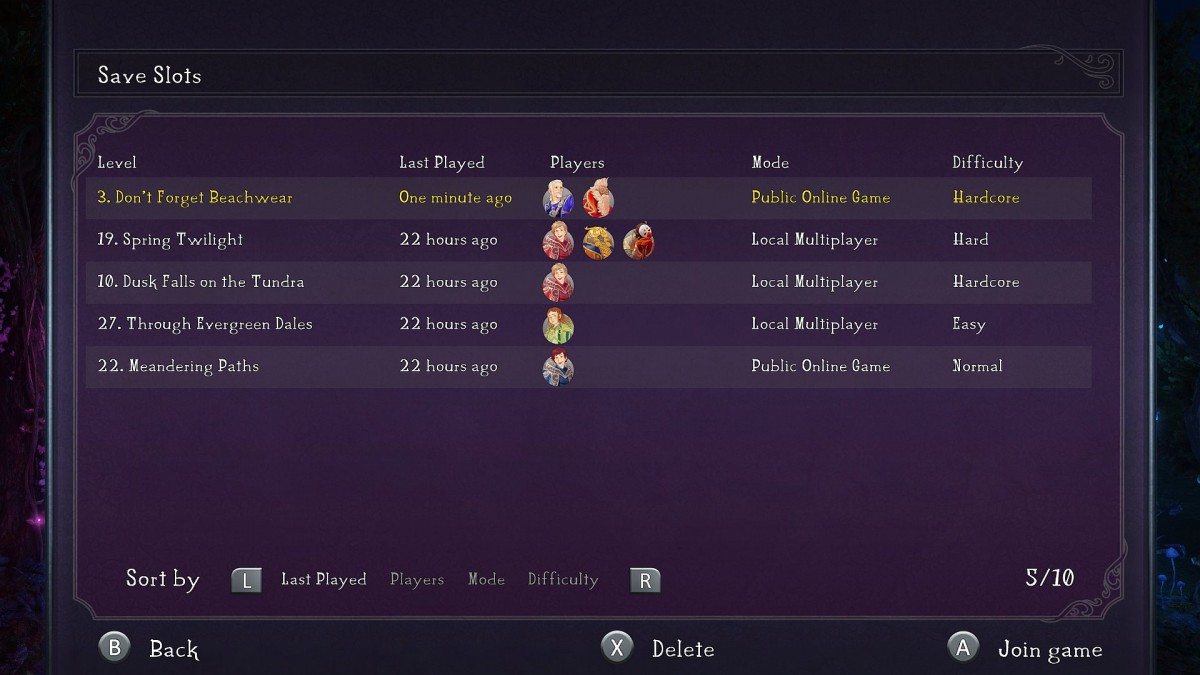
Task: Sort saves by Difficulty
Action: [563, 580]
